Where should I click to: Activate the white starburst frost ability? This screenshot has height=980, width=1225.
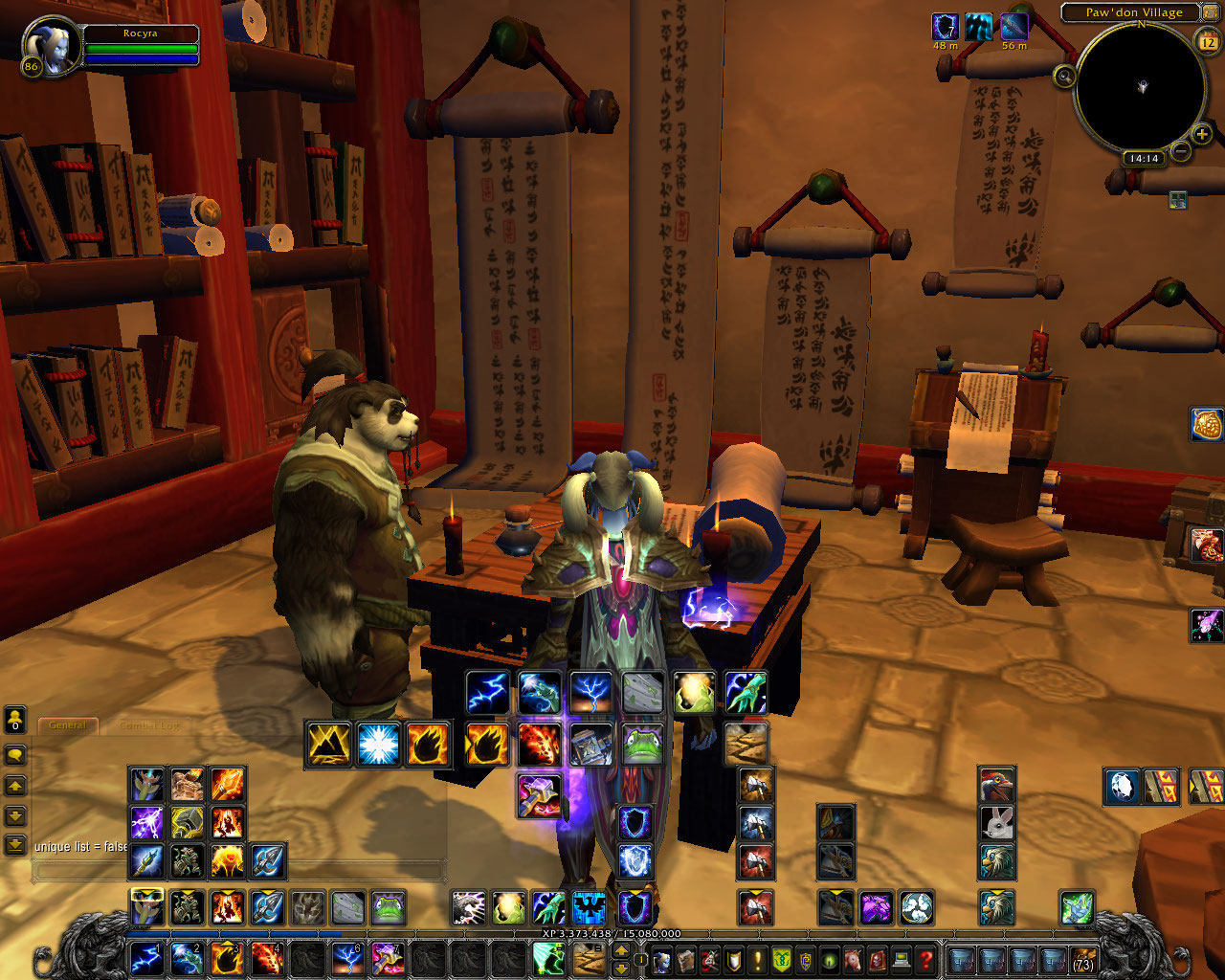point(378,745)
